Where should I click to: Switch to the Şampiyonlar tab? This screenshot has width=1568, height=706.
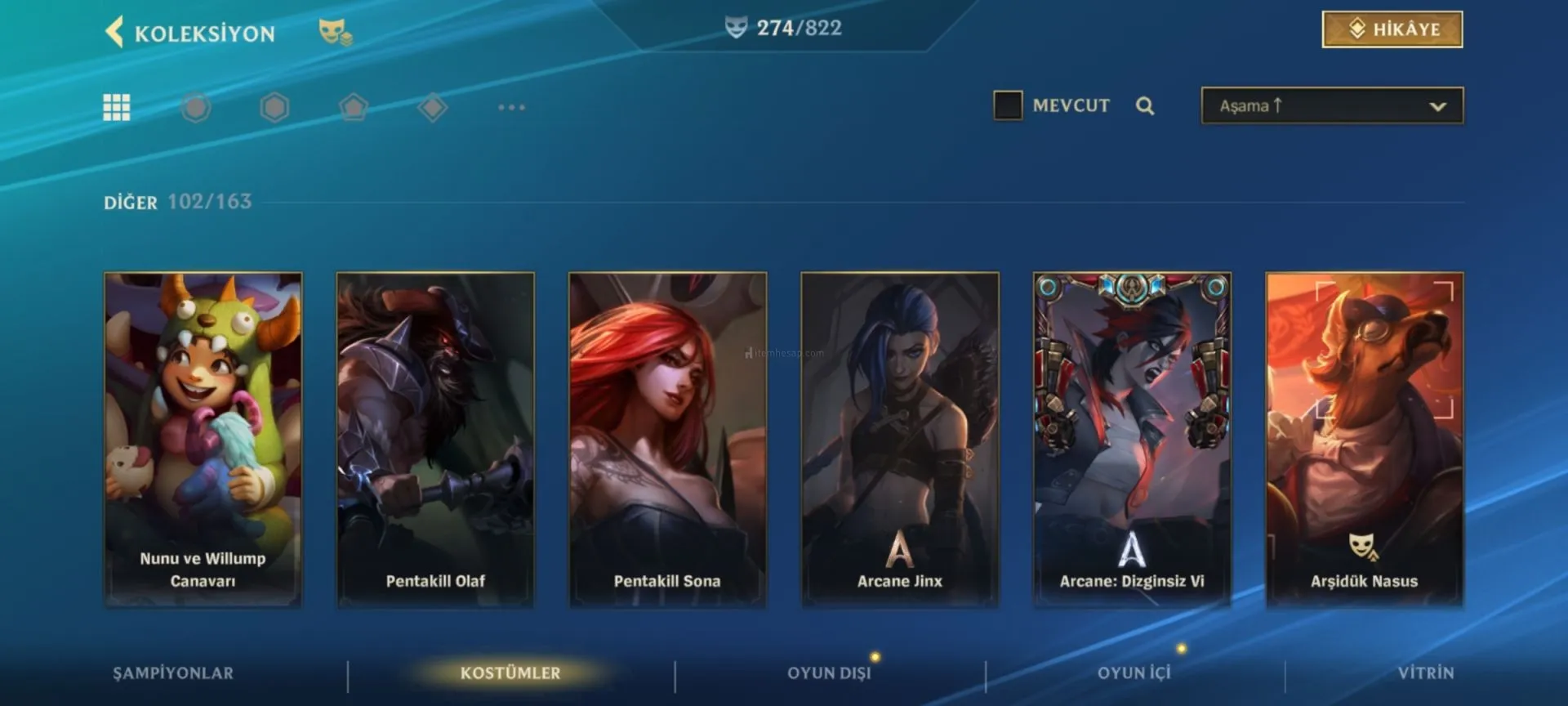tap(173, 672)
